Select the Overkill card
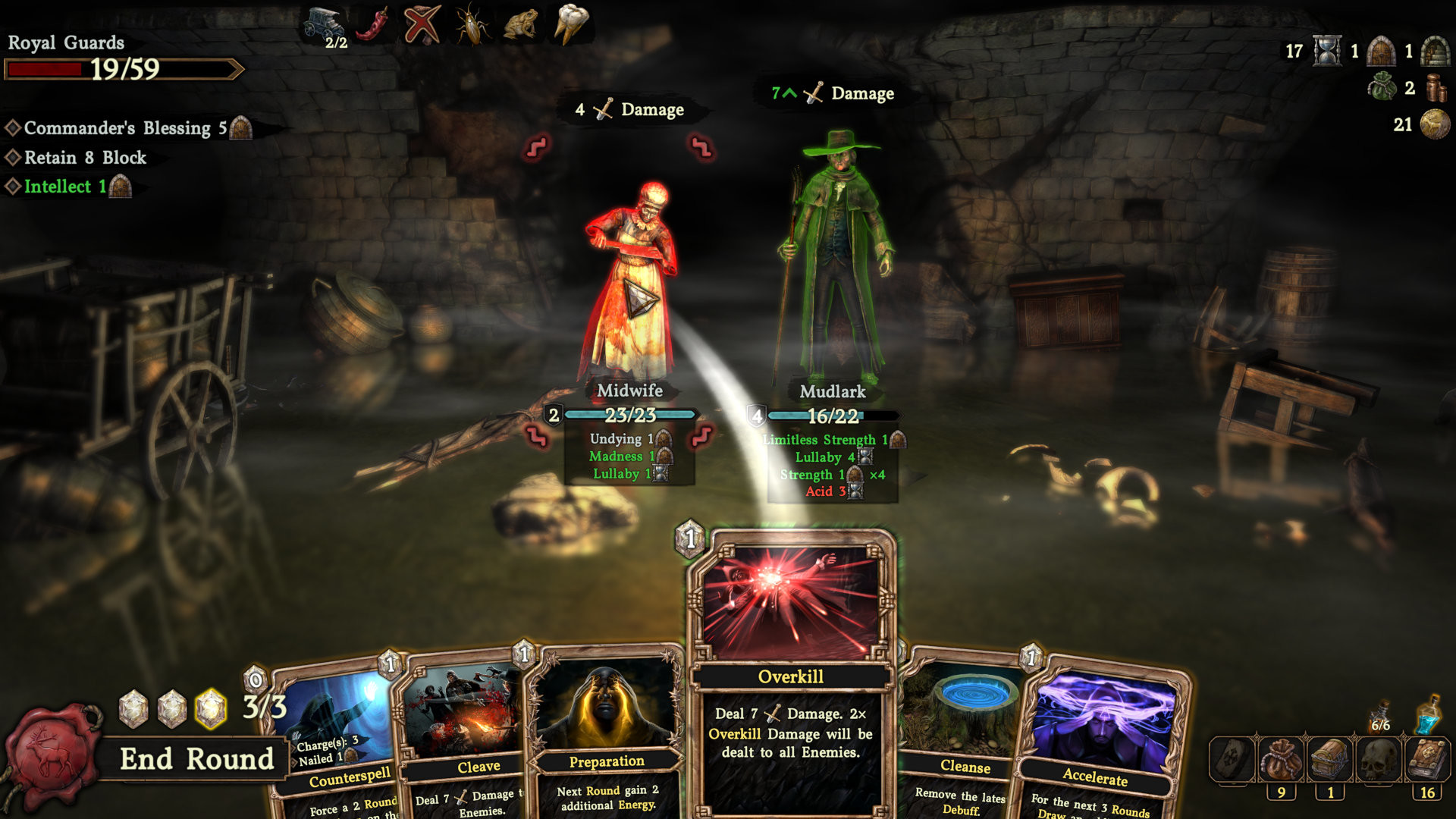This screenshot has height=819, width=1456. (791, 675)
